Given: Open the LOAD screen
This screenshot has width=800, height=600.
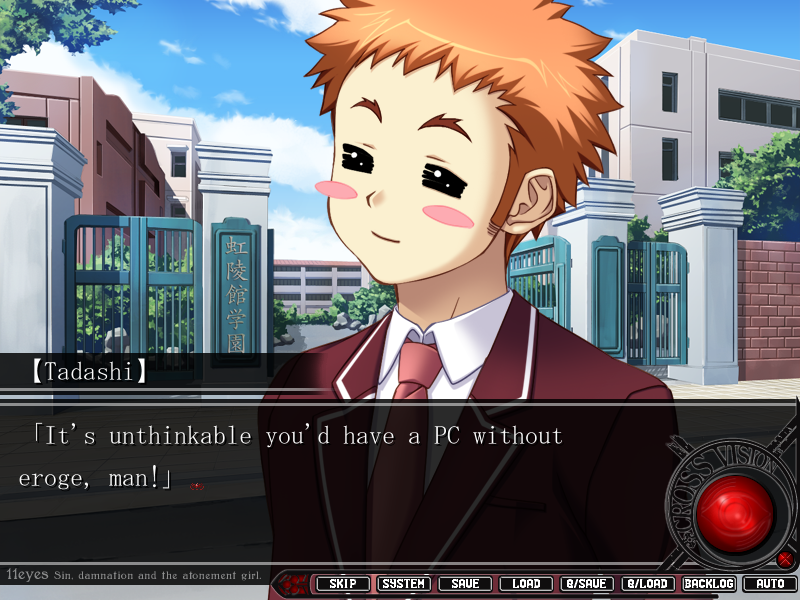Looking at the screenshot, I should pos(526,584).
